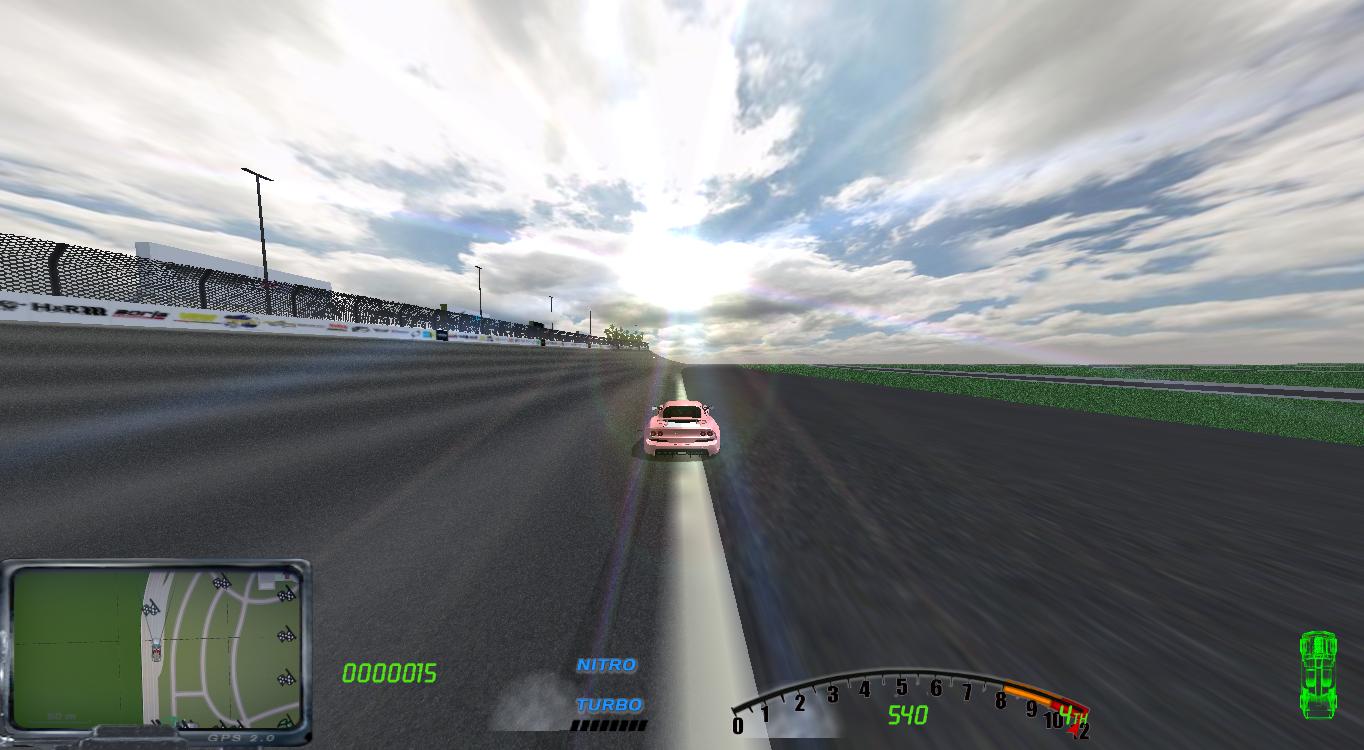Select the player car marker on the minimap
The height and width of the screenshot is (750, 1364).
[156, 648]
